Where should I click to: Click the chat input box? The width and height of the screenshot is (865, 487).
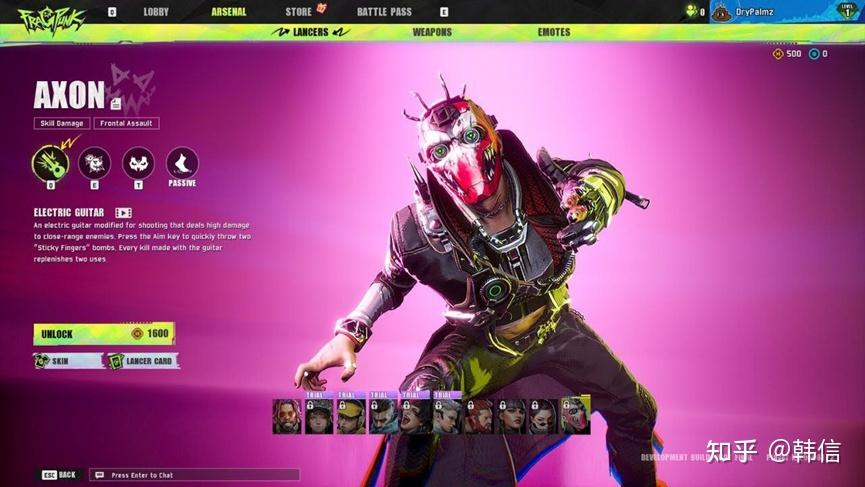[194, 475]
